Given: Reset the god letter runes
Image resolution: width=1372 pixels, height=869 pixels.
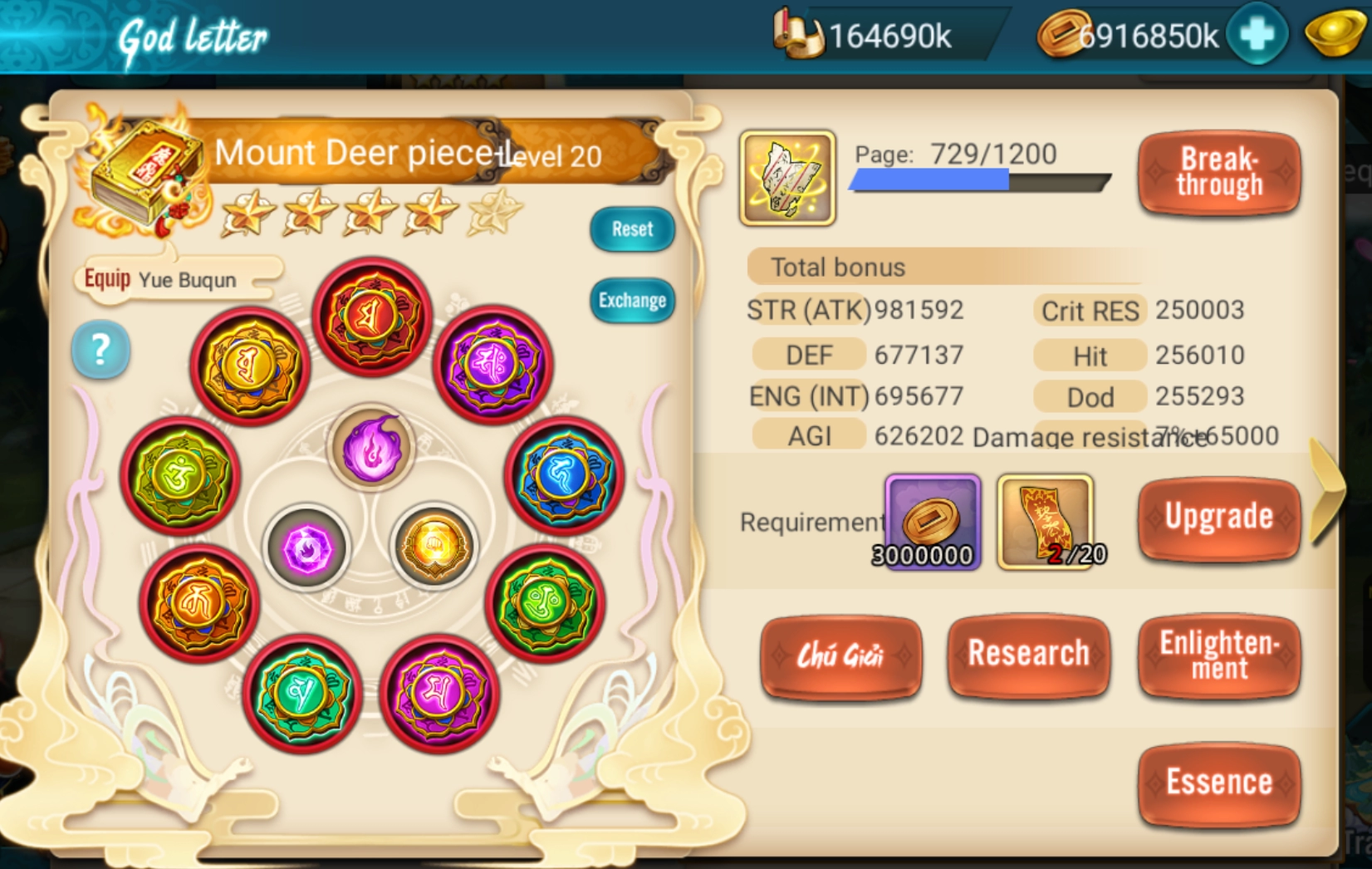Looking at the screenshot, I should [632, 229].
